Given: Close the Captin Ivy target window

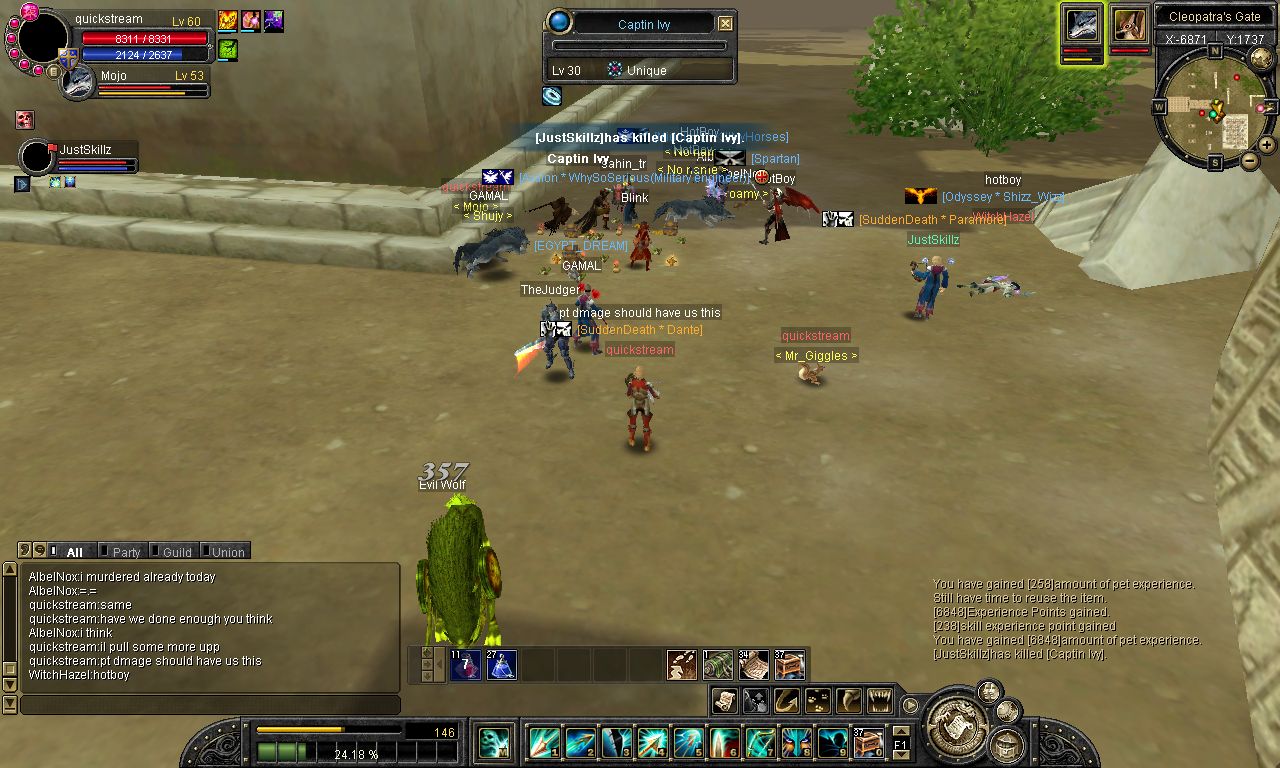Looking at the screenshot, I should [x=726, y=24].
